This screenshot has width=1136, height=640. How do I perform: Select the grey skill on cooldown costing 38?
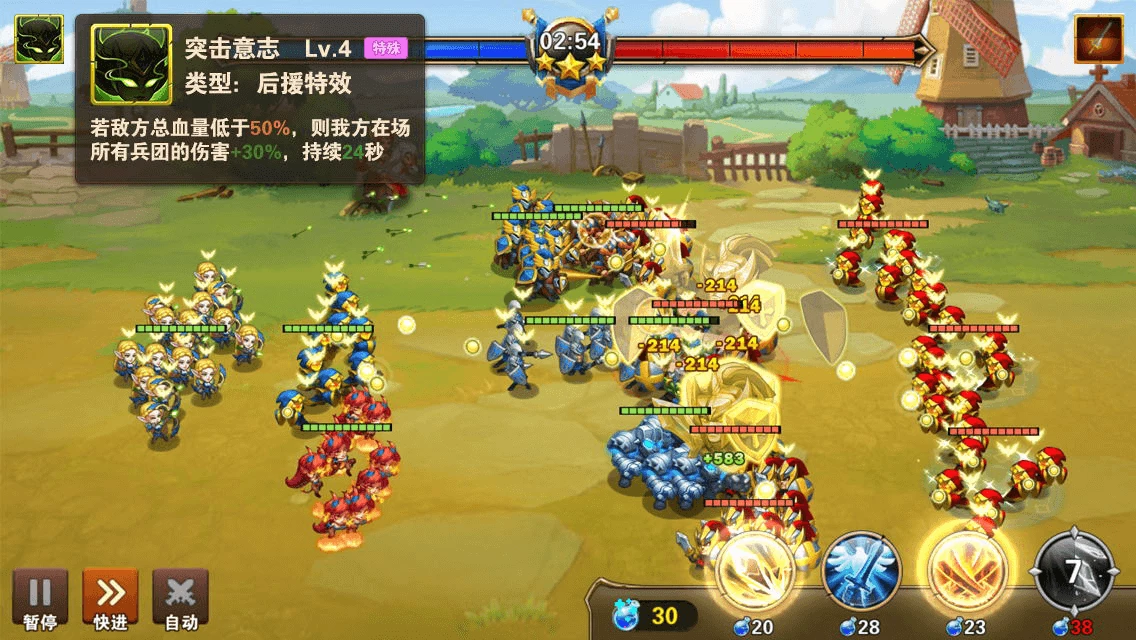point(1074,572)
